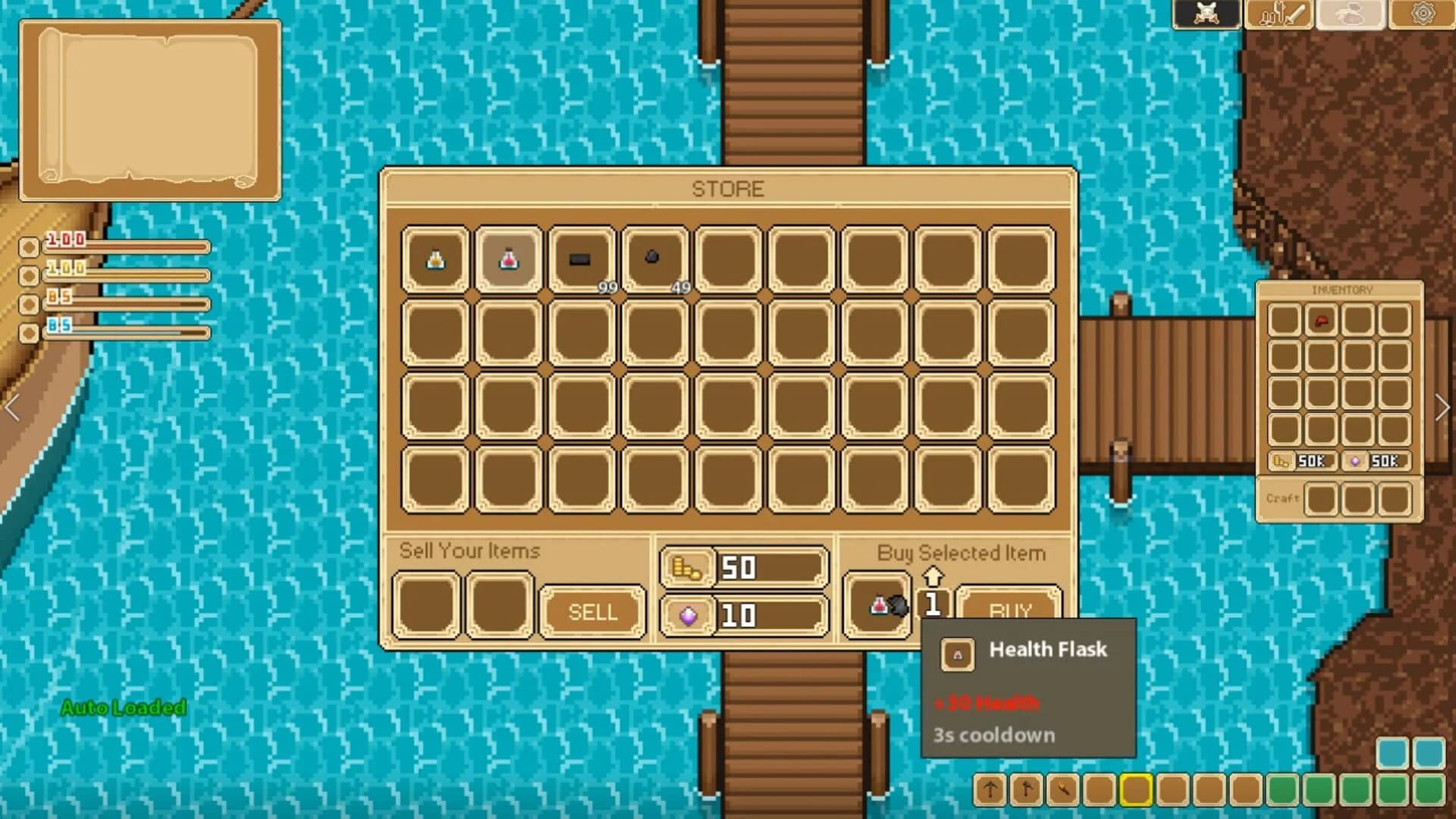The width and height of the screenshot is (1456, 819).
Task: Click the highlighted yellow hotbar slot
Action: pos(1135,790)
